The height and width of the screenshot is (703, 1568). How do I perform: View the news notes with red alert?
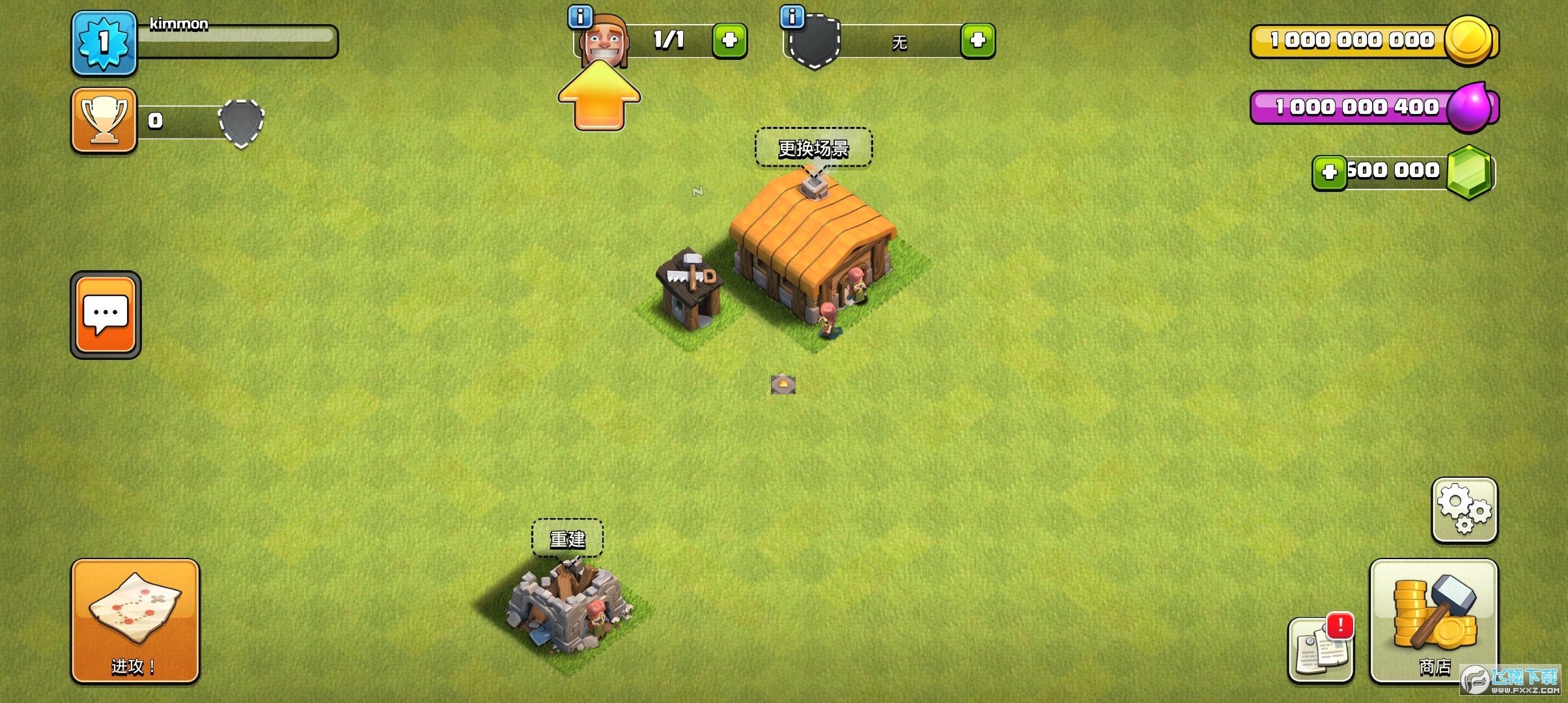pos(1321,650)
